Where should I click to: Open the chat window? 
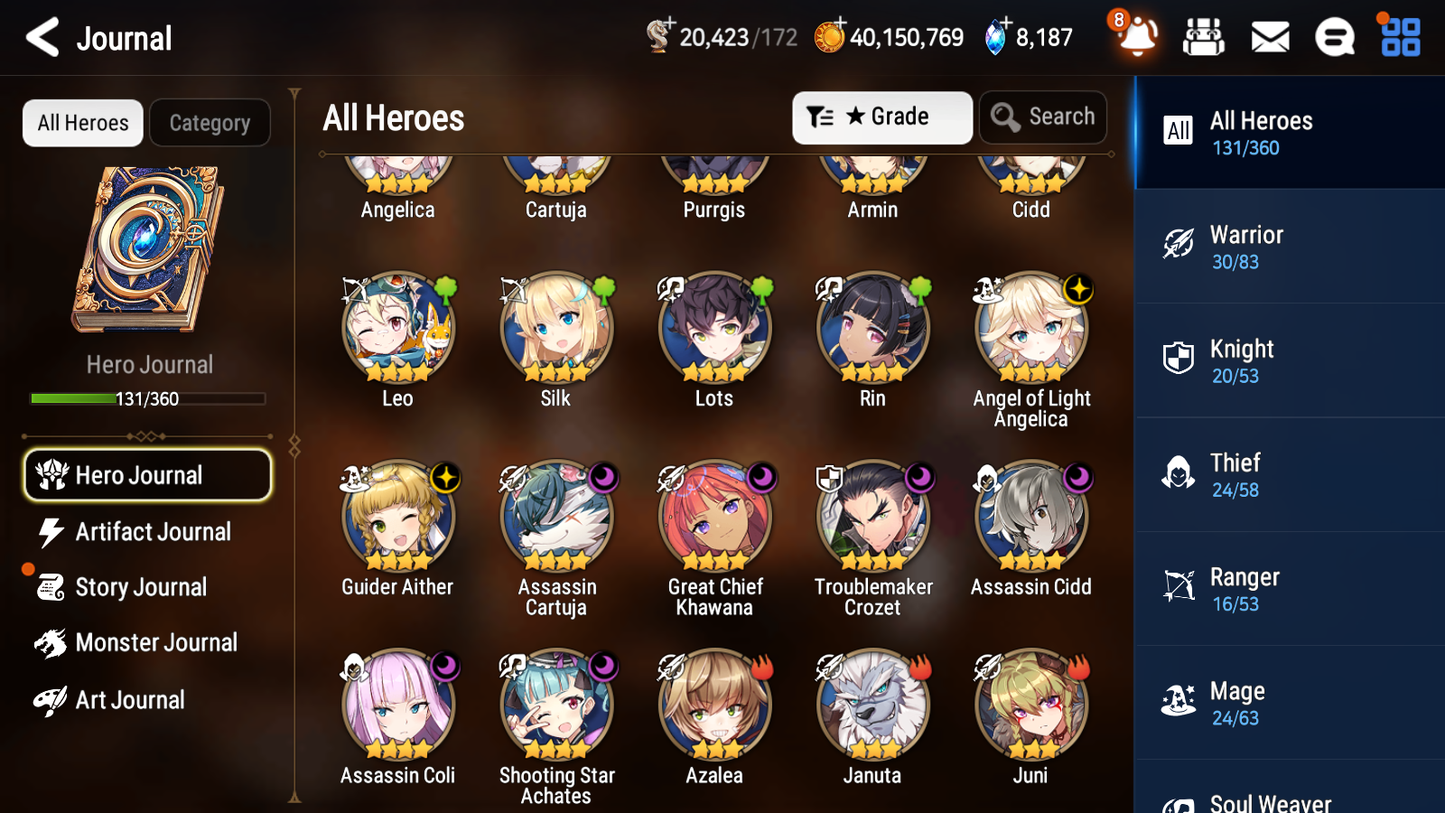tap(1334, 36)
